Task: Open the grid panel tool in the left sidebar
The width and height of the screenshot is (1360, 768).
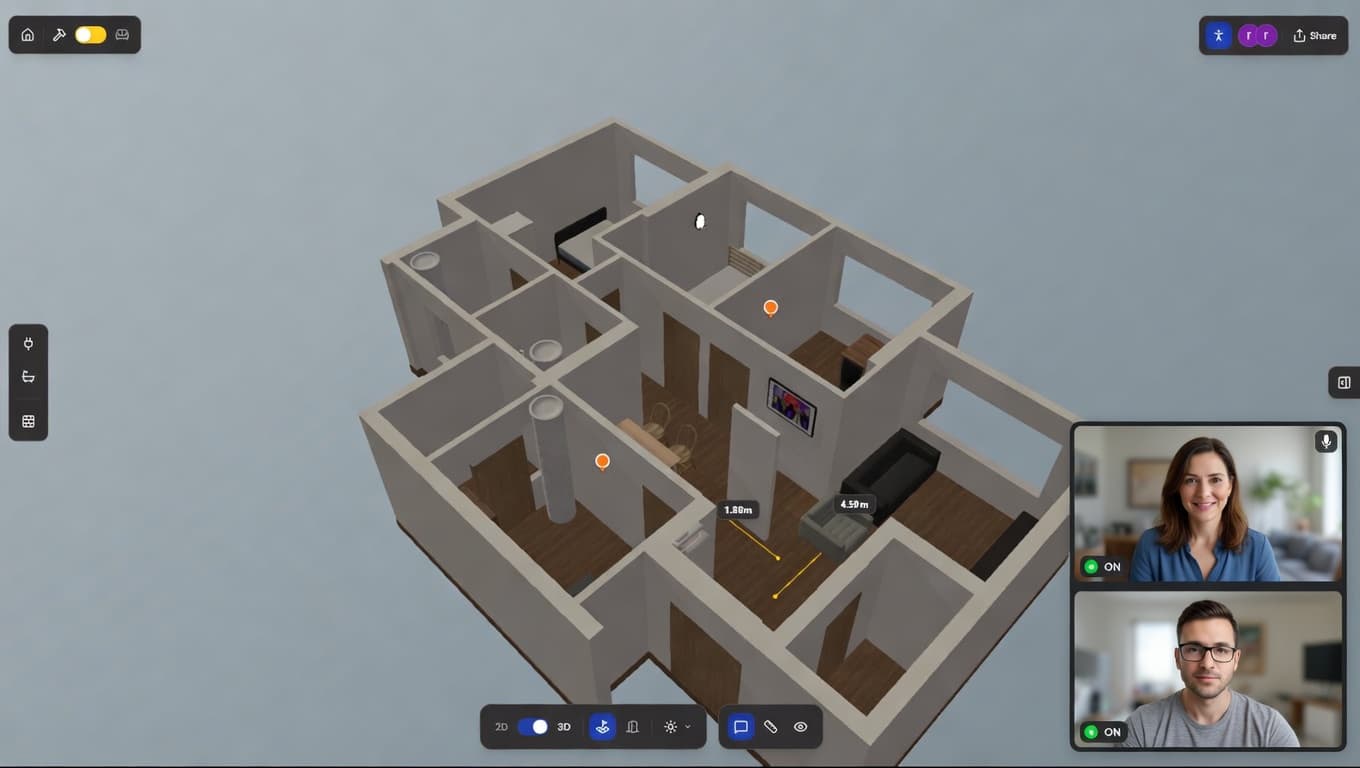Action: coord(28,421)
